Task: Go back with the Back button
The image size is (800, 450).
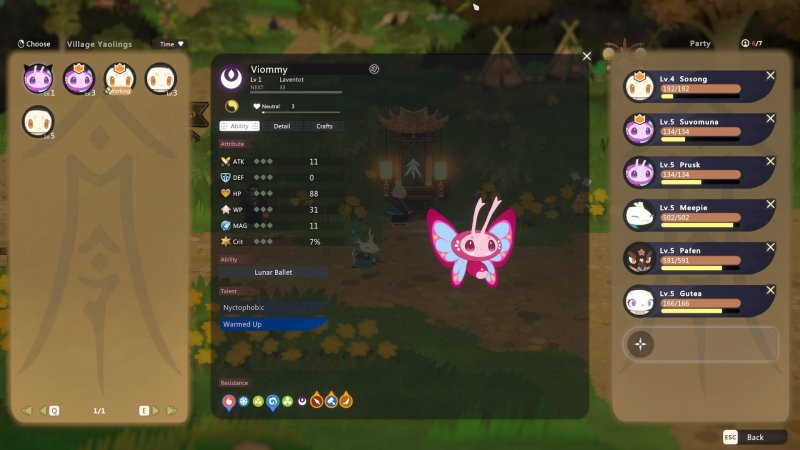Action: coord(746,437)
